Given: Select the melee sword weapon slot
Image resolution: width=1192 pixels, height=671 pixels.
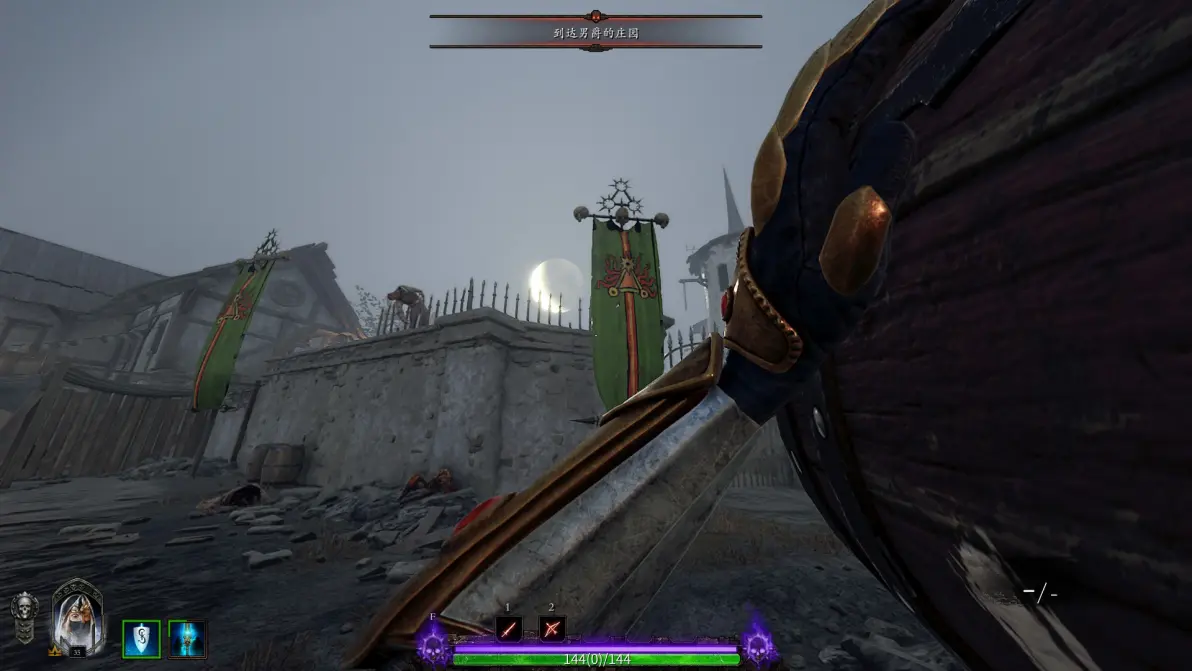Looking at the screenshot, I should (x=509, y=628).
